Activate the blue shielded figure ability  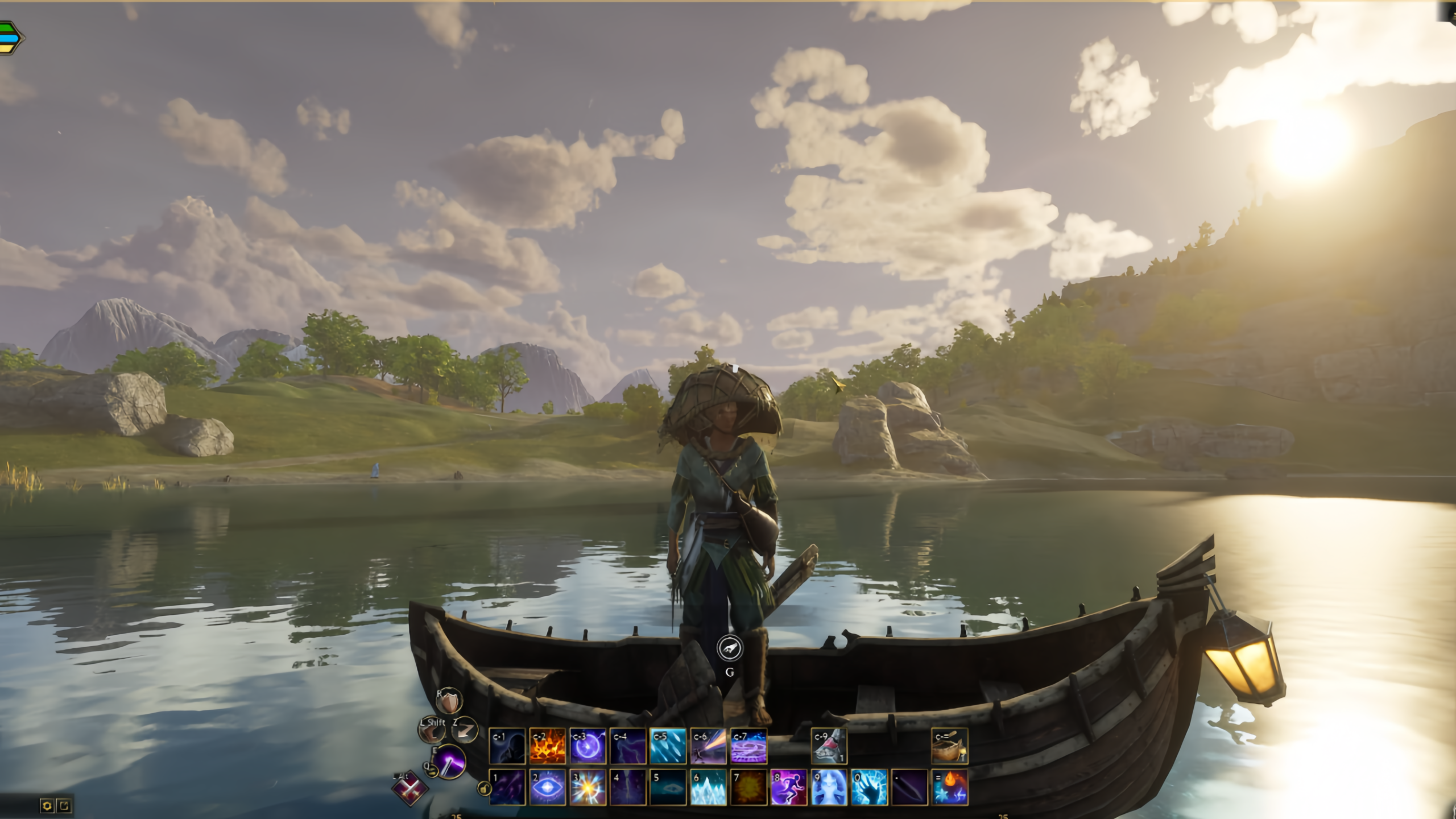tap(829, 787)
